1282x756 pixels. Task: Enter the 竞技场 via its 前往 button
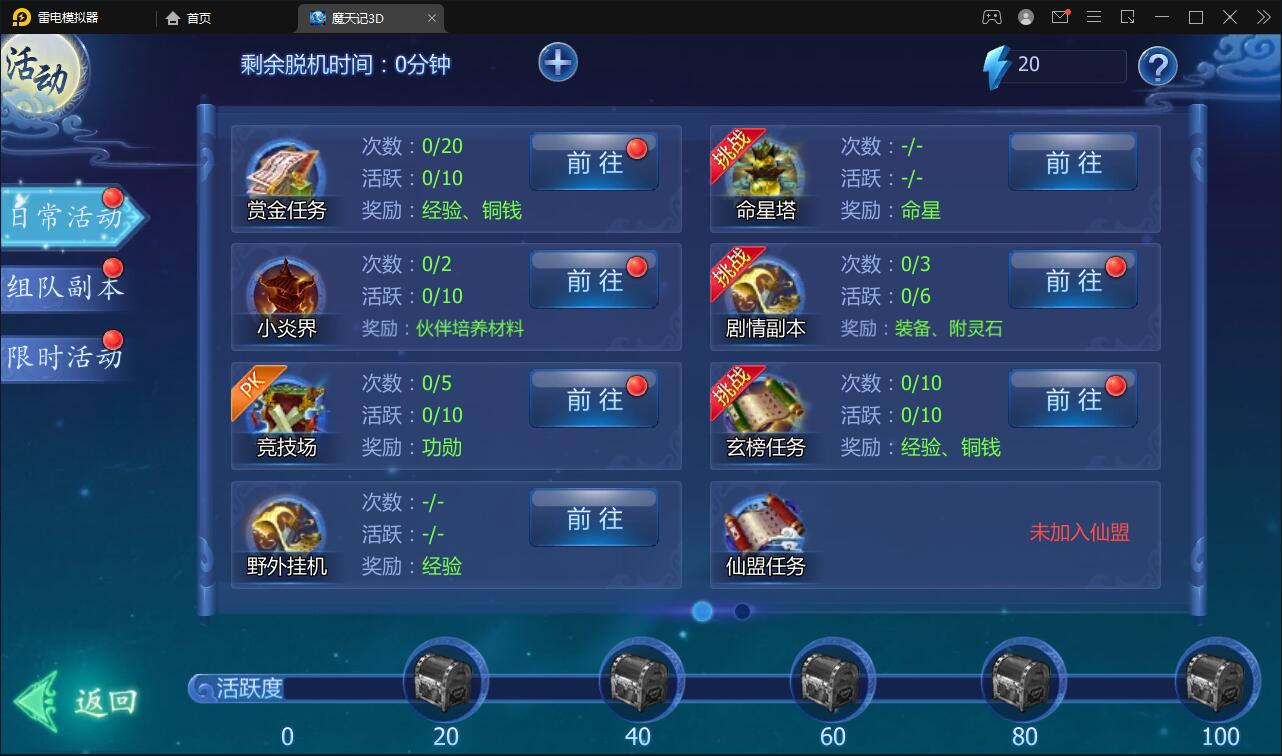[x=594, y=400]
